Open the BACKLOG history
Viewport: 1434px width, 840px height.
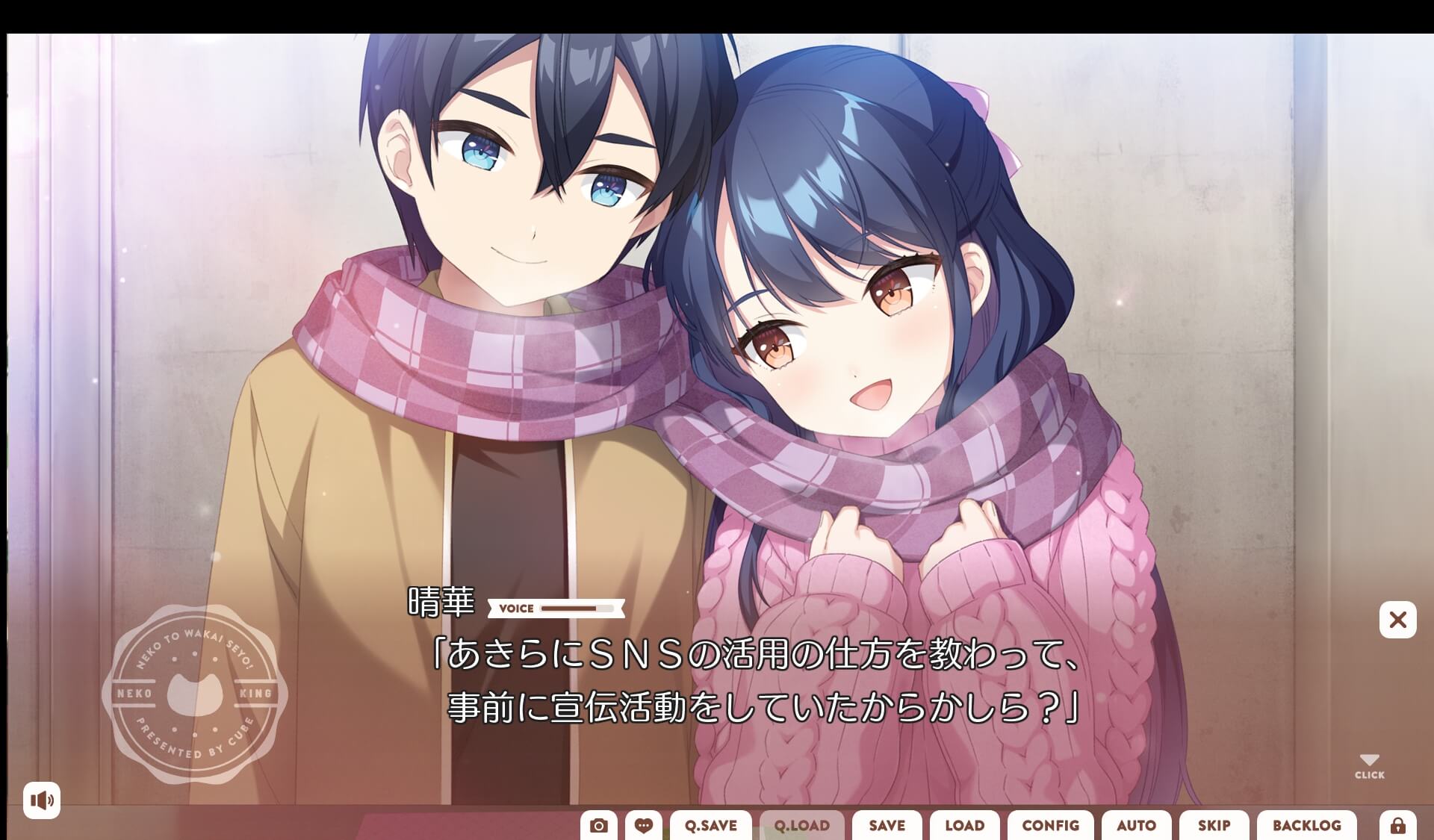point(1307,827)
